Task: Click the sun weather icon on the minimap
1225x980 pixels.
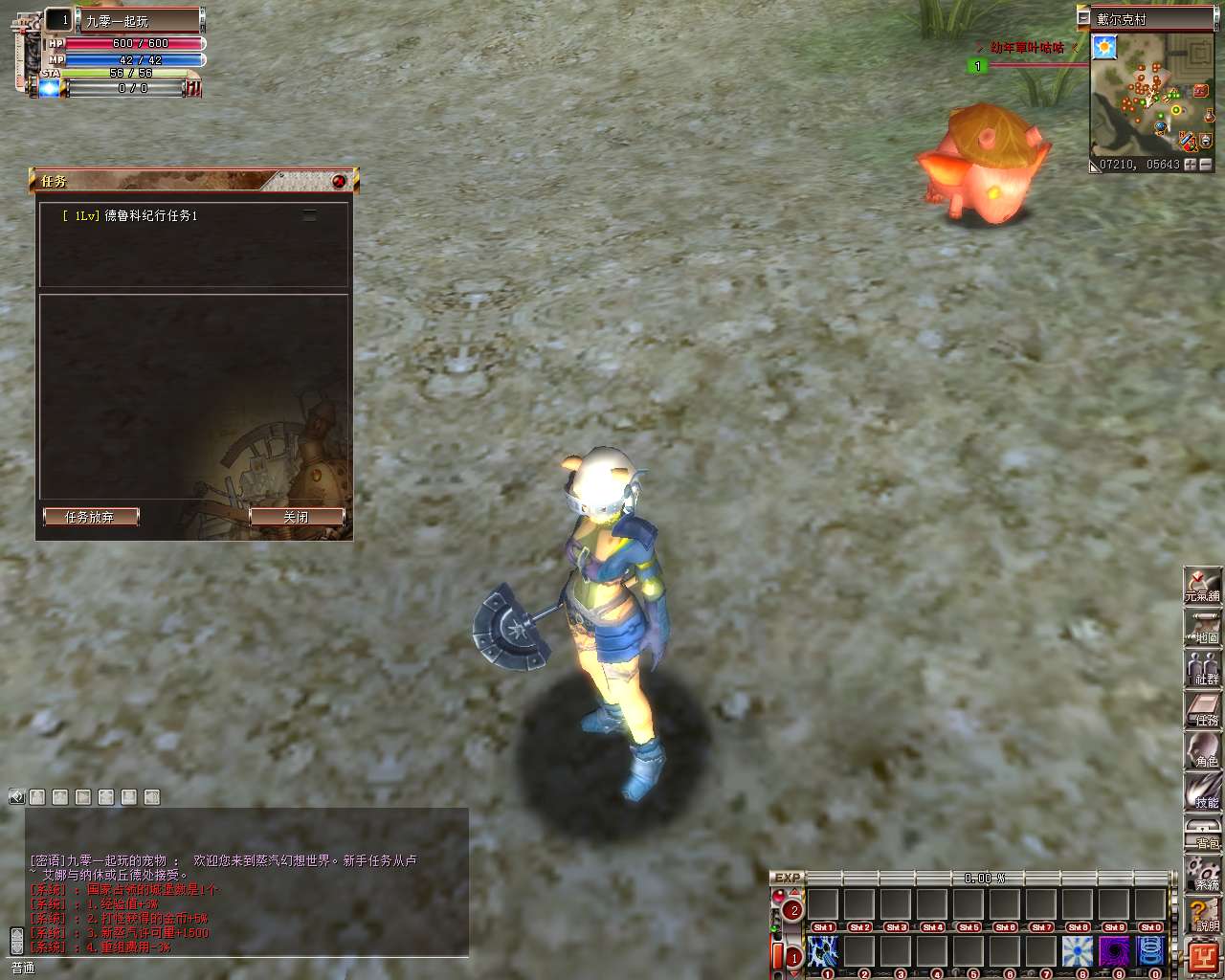Action: click(x=1104, y=47)
